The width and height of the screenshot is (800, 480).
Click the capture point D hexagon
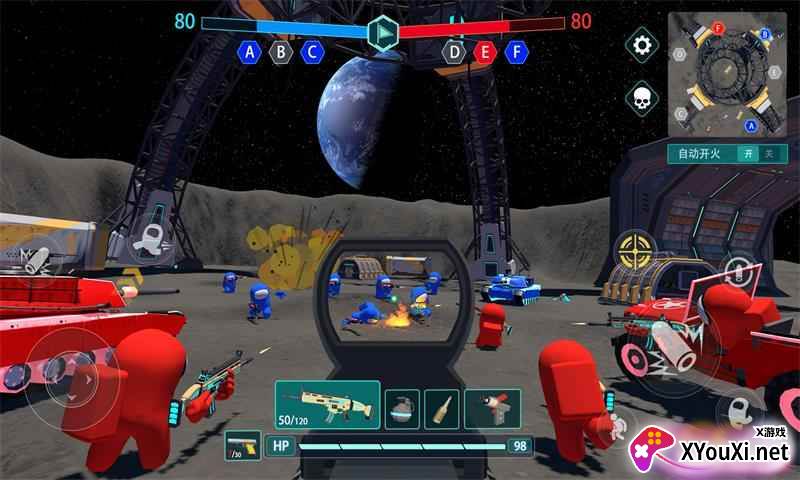coord(455,52)
